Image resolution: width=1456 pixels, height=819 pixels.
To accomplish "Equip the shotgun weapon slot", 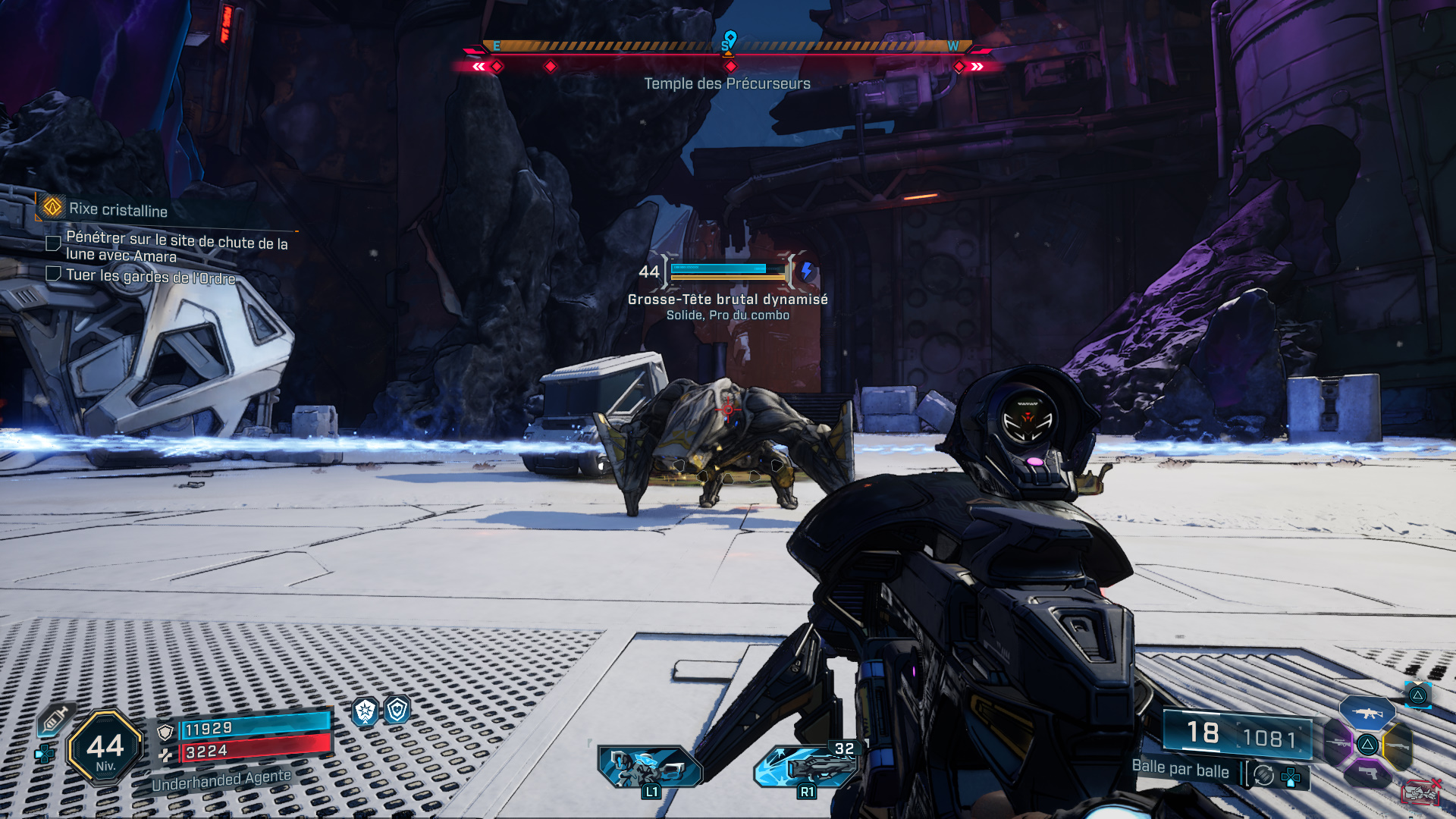I will coord(1397,746).
